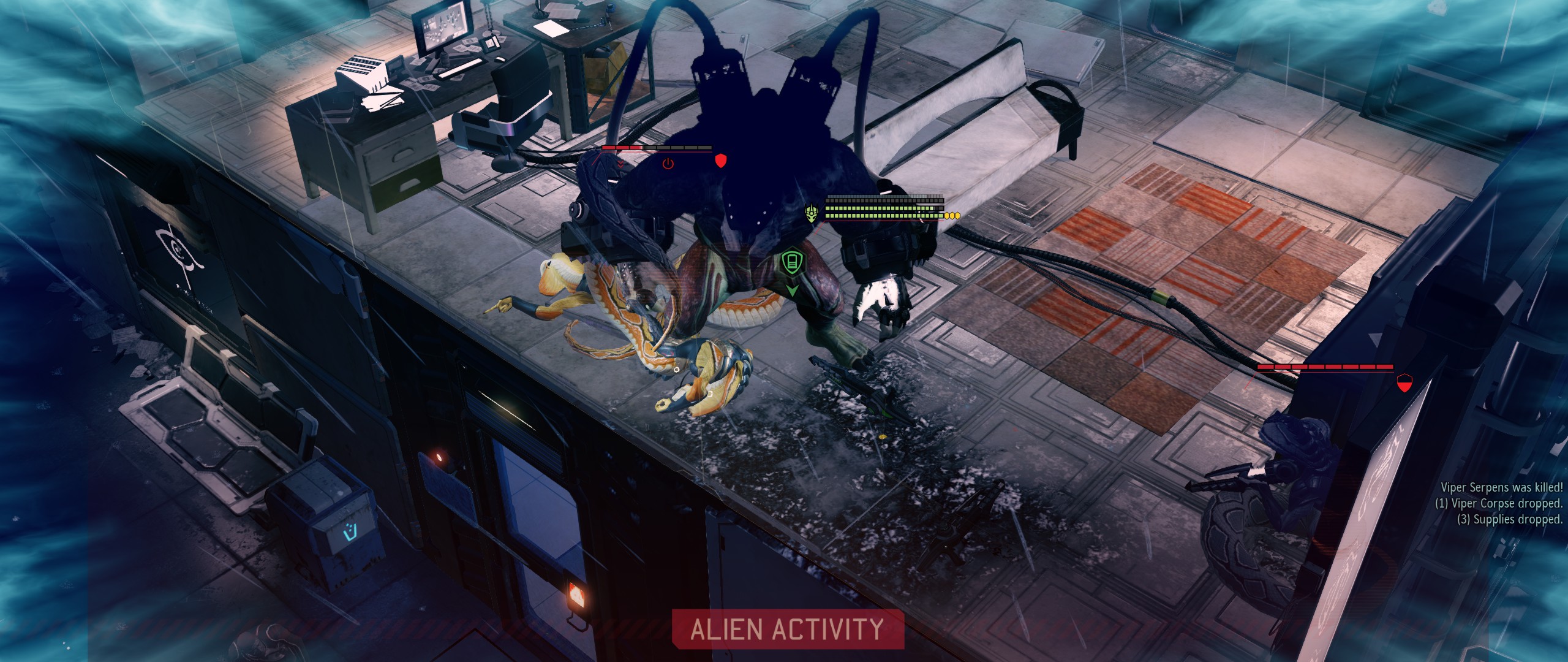
Task: Expand the red double-chevron status indicator
Action: coord(620,164)
